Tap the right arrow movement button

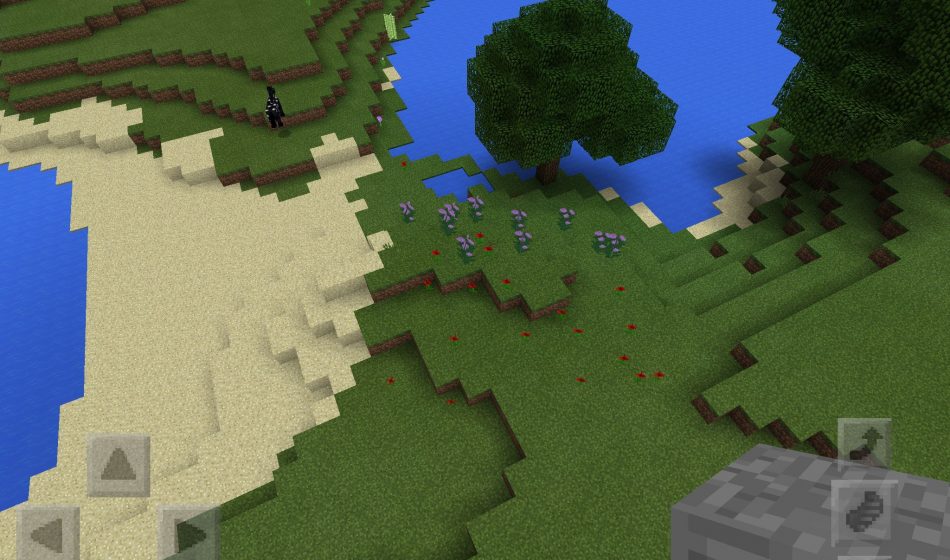click(189, 534)
